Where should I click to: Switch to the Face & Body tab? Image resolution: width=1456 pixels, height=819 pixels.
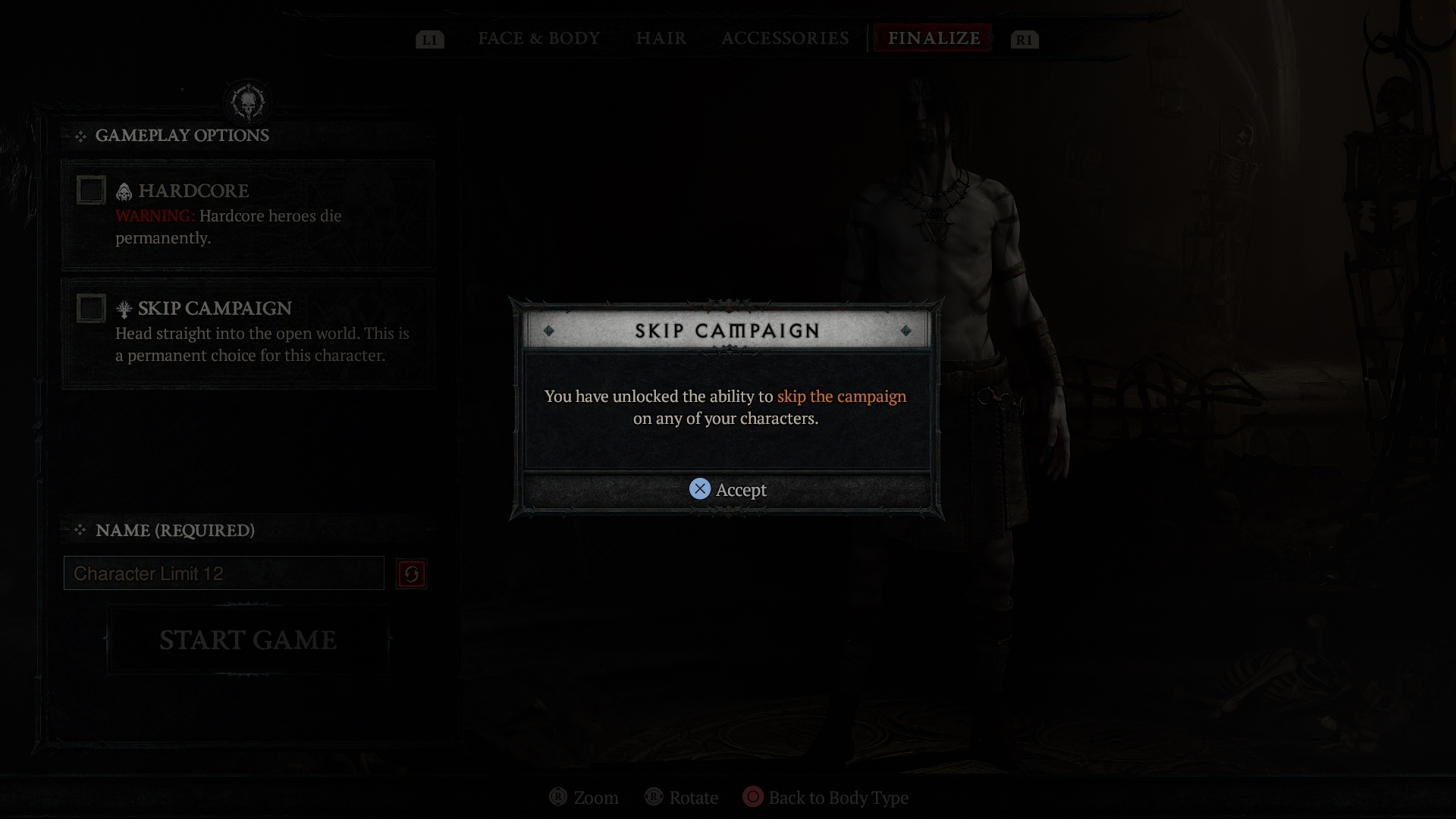pyautogui.click(x=538, y=38)
